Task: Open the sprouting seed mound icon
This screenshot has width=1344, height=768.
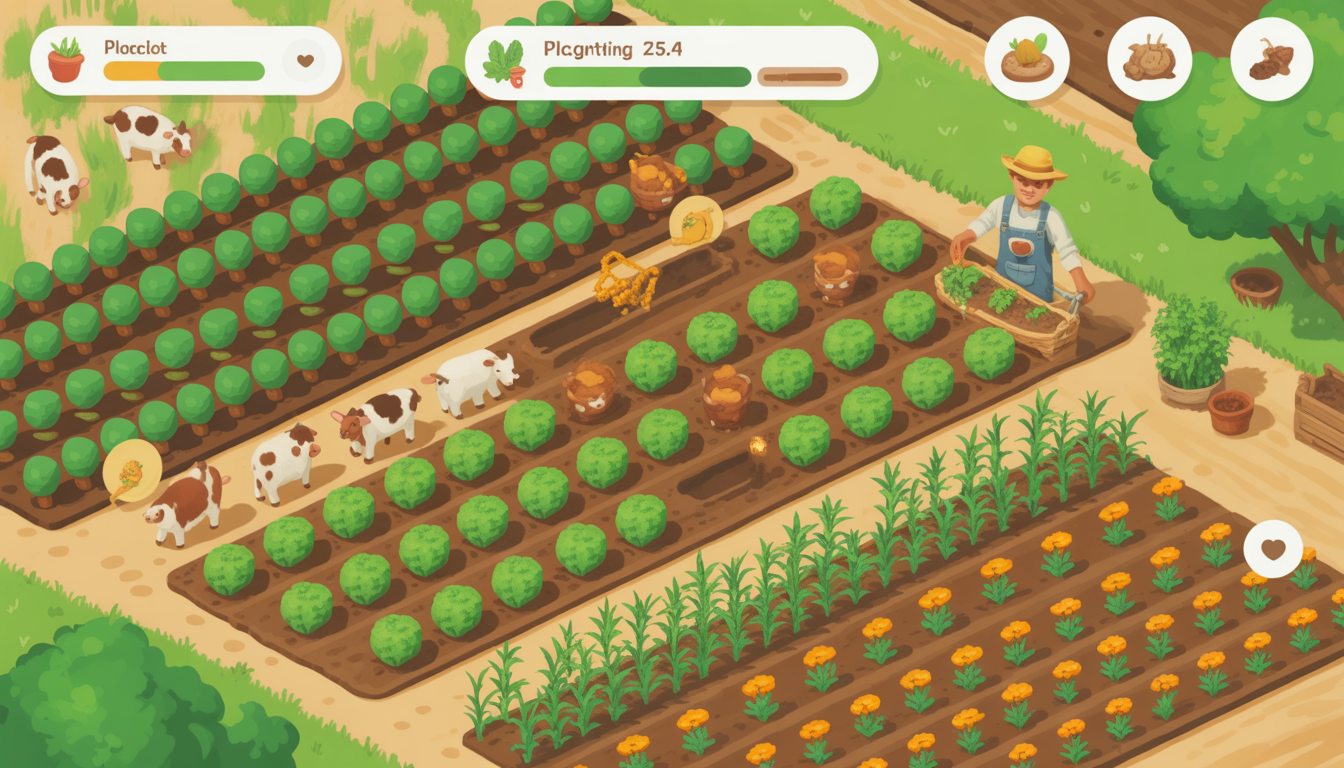Action: click(1027, 58)
